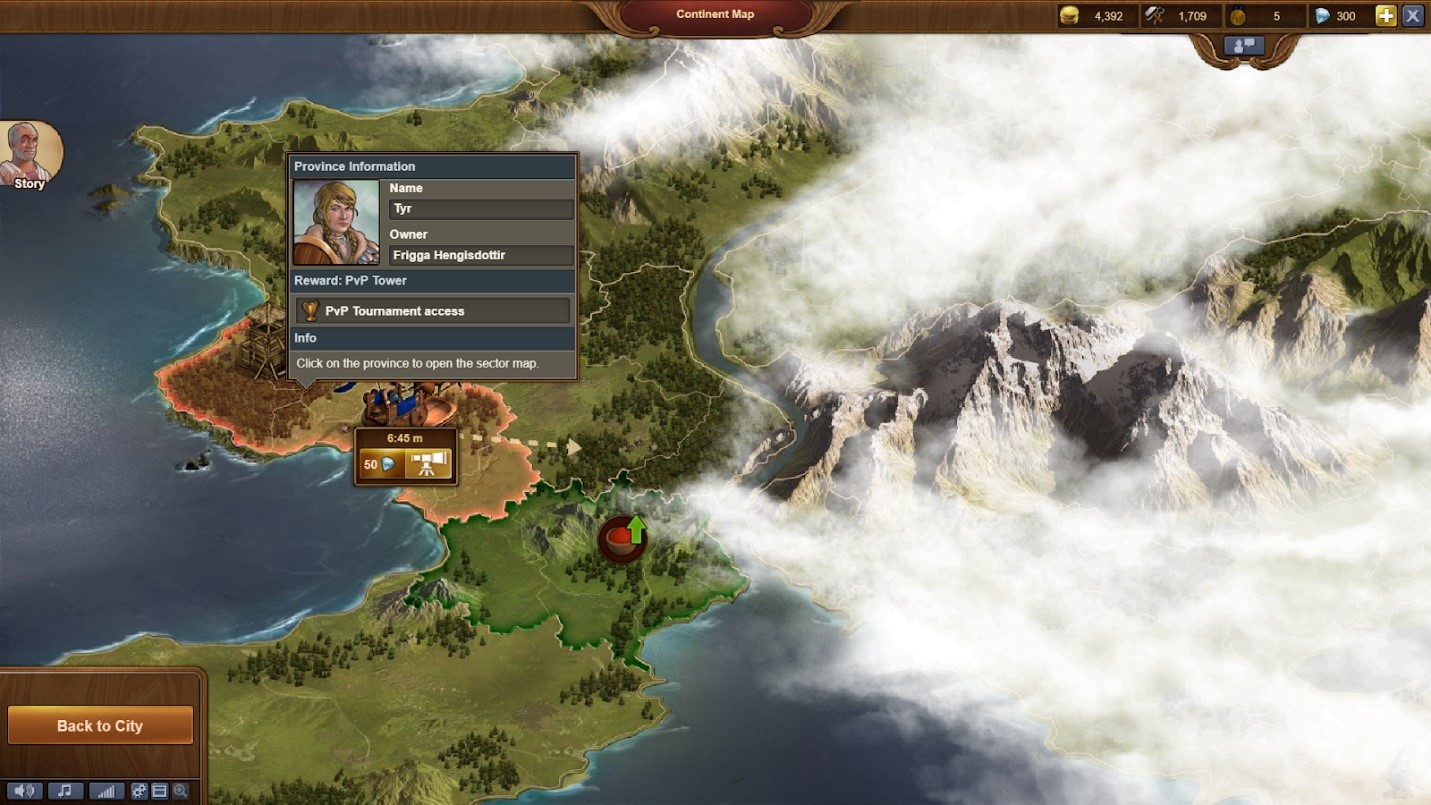Toggle the music note button

[x=65, y=791]
